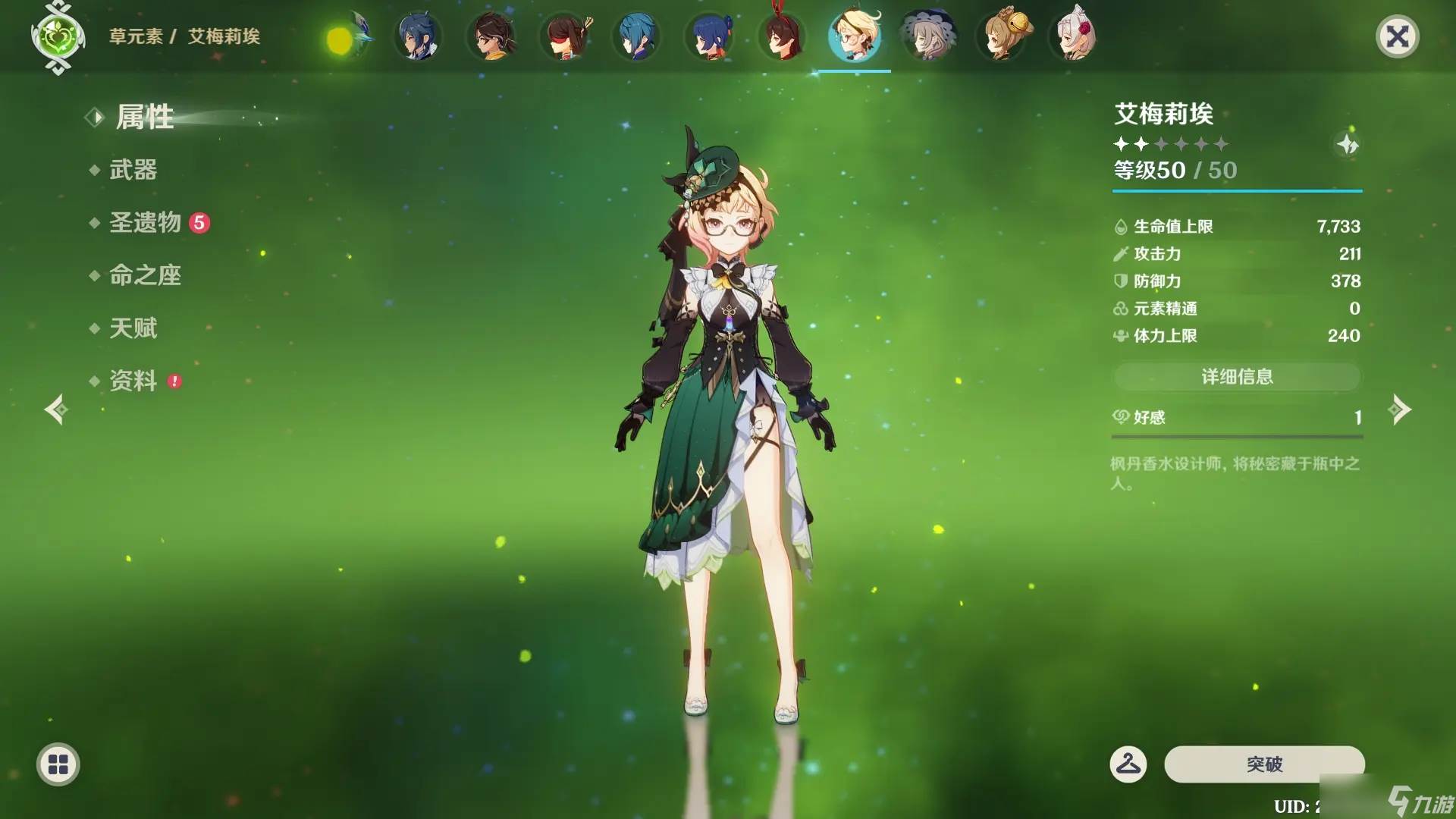Select the white-haired portrait with red flower
This screenshot has height=819, width=1456.
point(1075,36)
